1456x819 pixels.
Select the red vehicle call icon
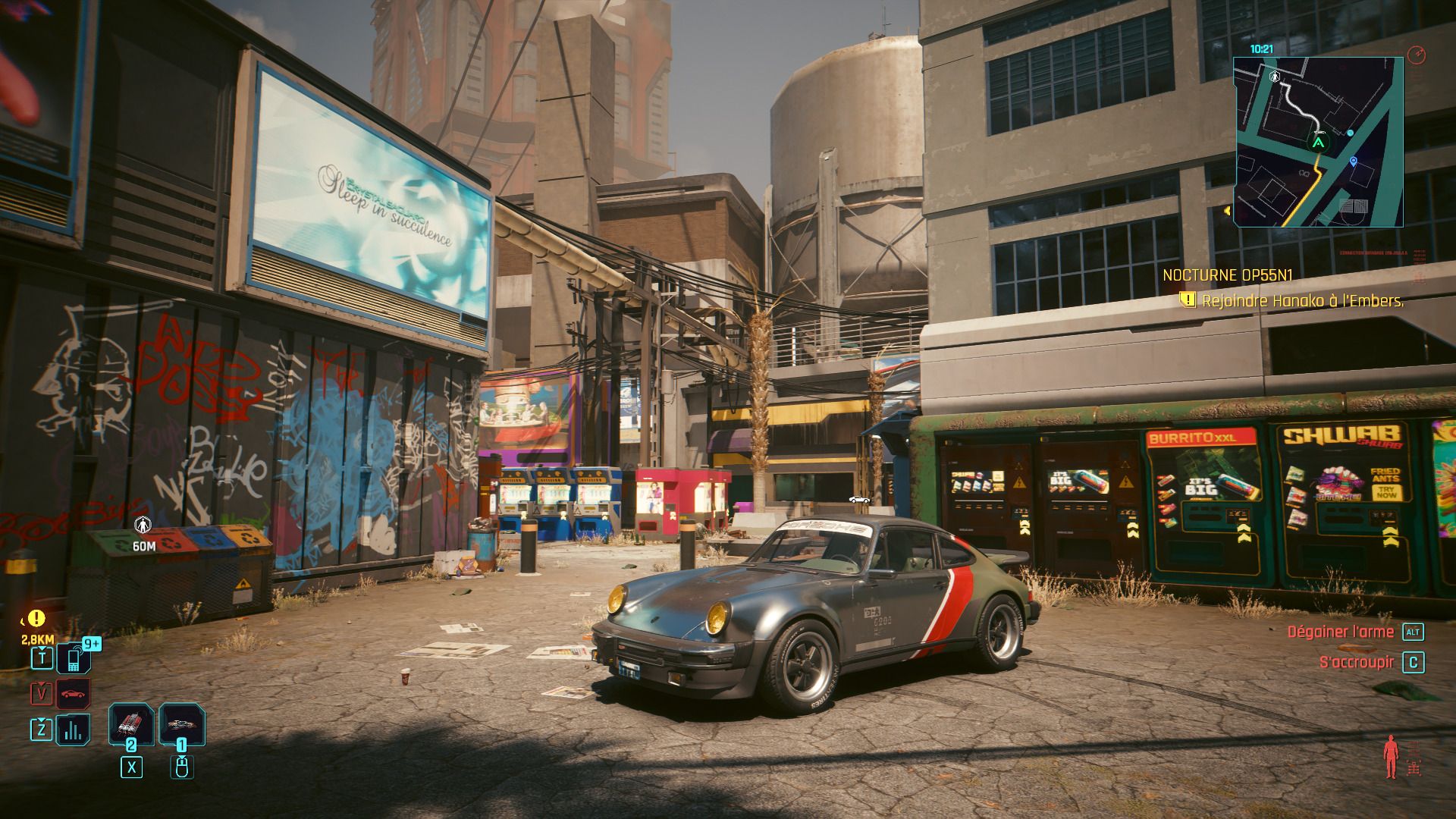tap(74, 694)
